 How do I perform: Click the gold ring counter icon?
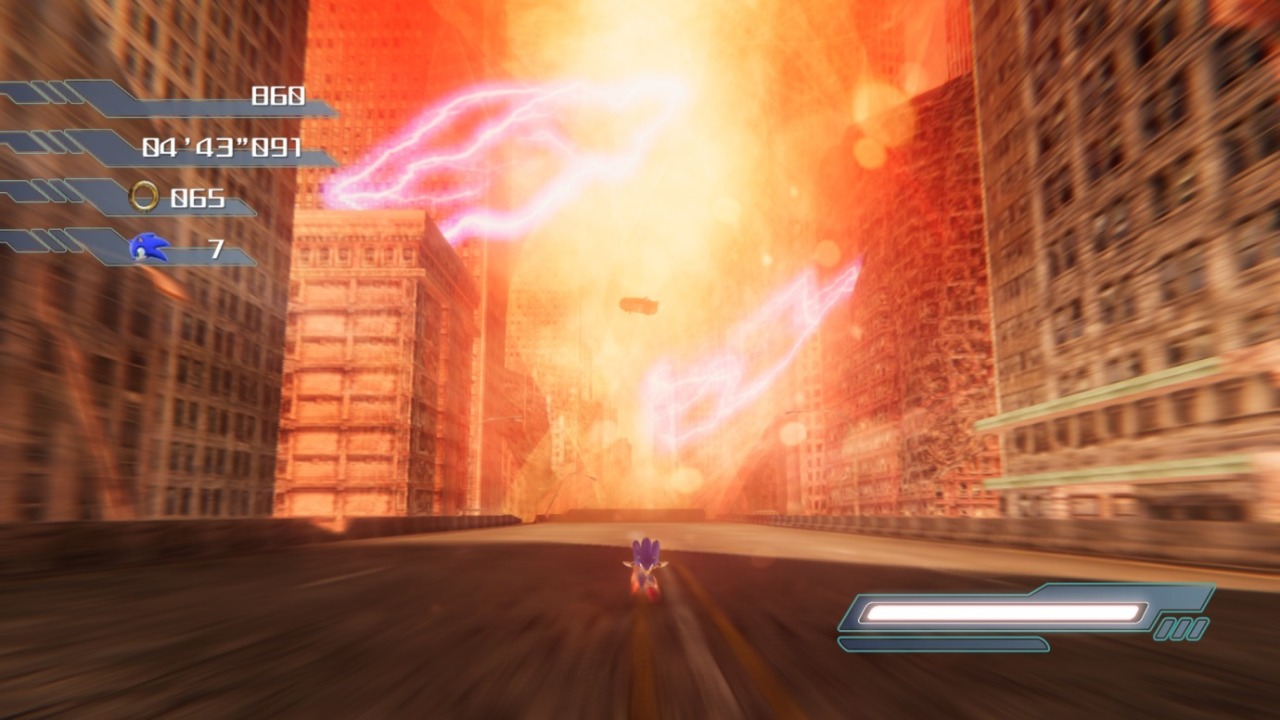click(145, 197)
